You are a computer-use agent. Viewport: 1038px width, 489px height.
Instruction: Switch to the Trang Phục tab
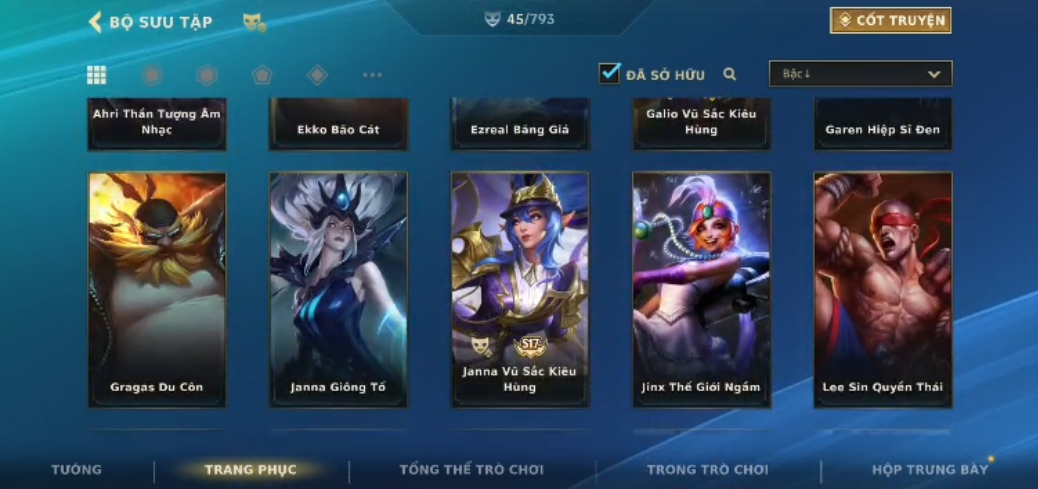pyautogui.click(x=251, y=470)
